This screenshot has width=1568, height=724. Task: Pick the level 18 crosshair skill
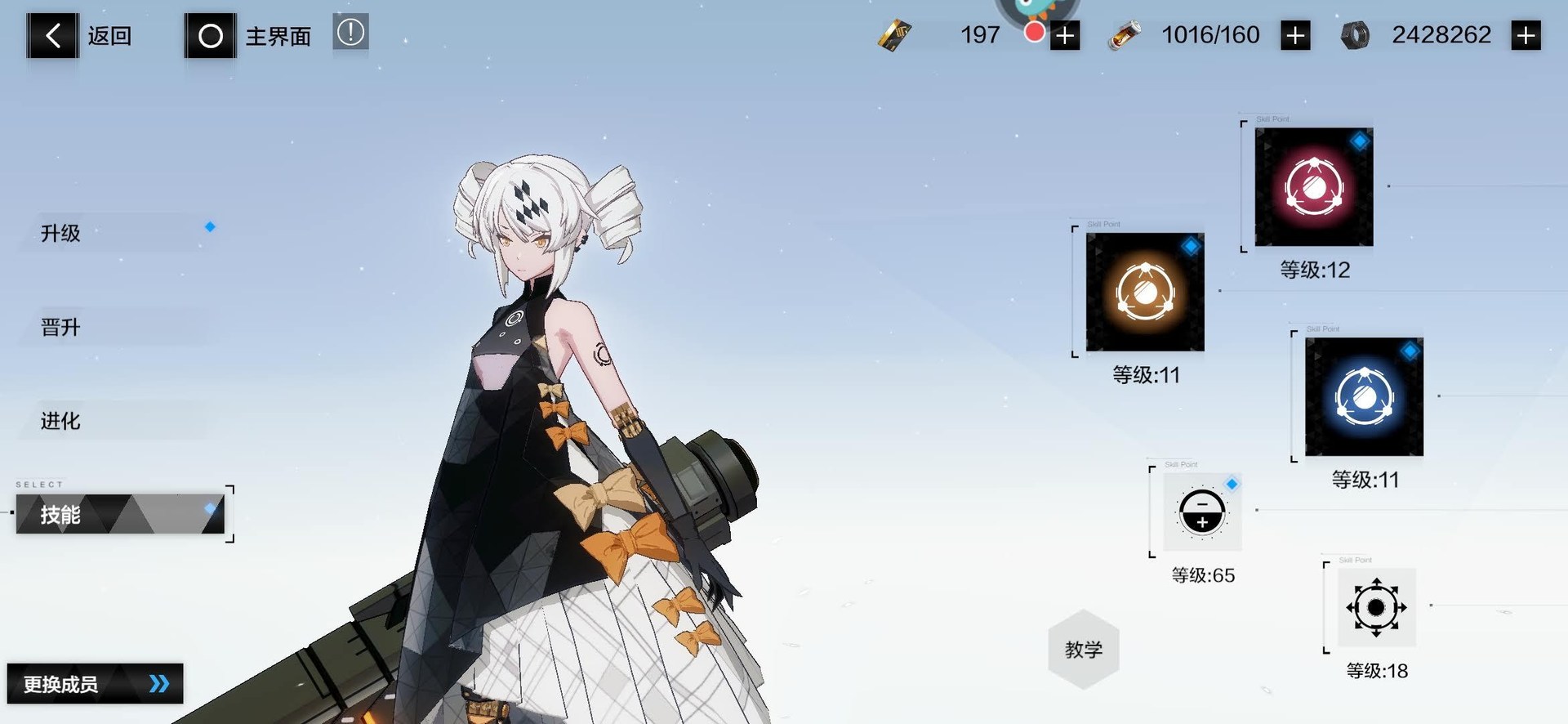point(1376,608)
